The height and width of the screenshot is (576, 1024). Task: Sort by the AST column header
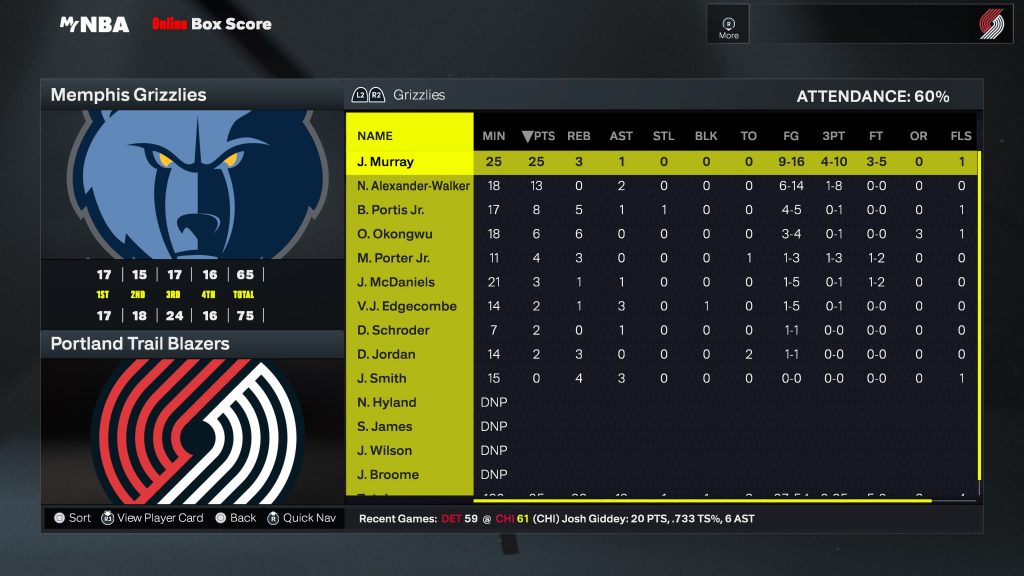pyautogui.click(x=621, y=136)
